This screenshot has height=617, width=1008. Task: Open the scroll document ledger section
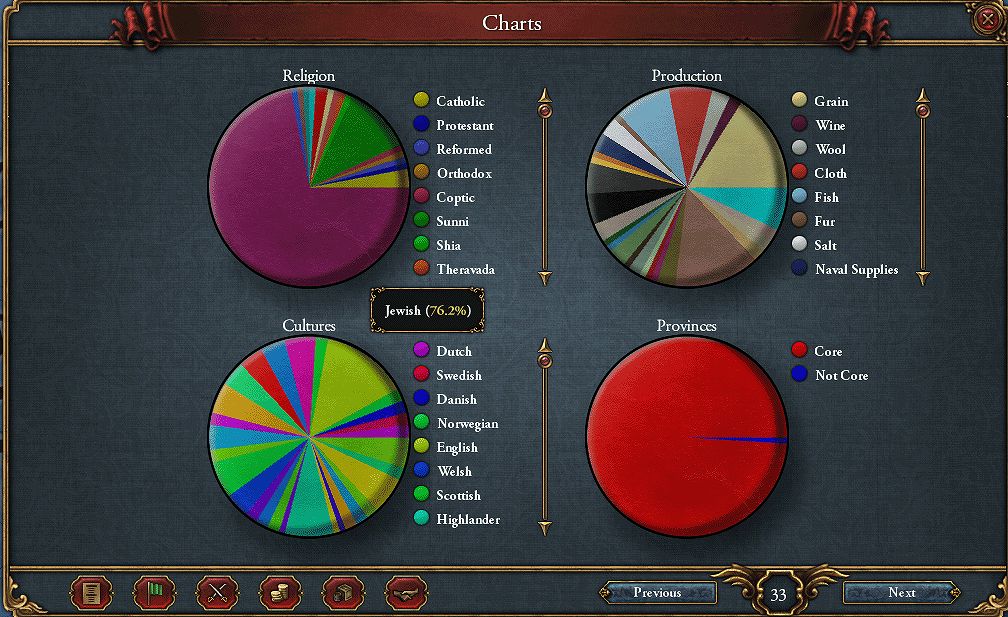pyautogui.click(x=91, y=593)
